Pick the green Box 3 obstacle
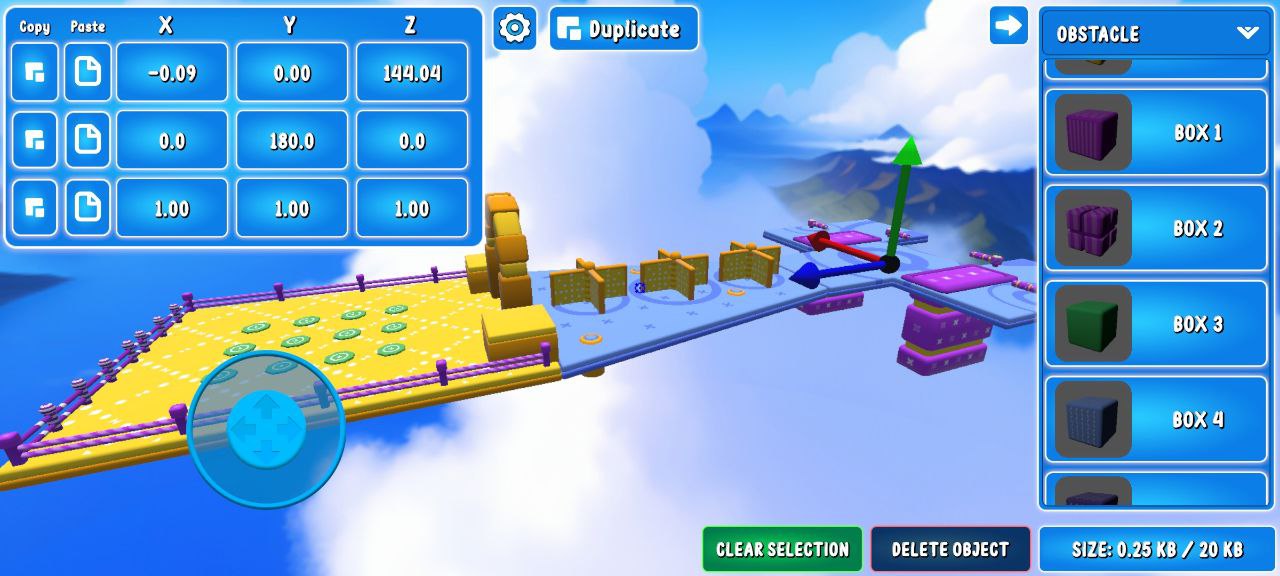The image size is (1280, 576). tap(1154, 324)
